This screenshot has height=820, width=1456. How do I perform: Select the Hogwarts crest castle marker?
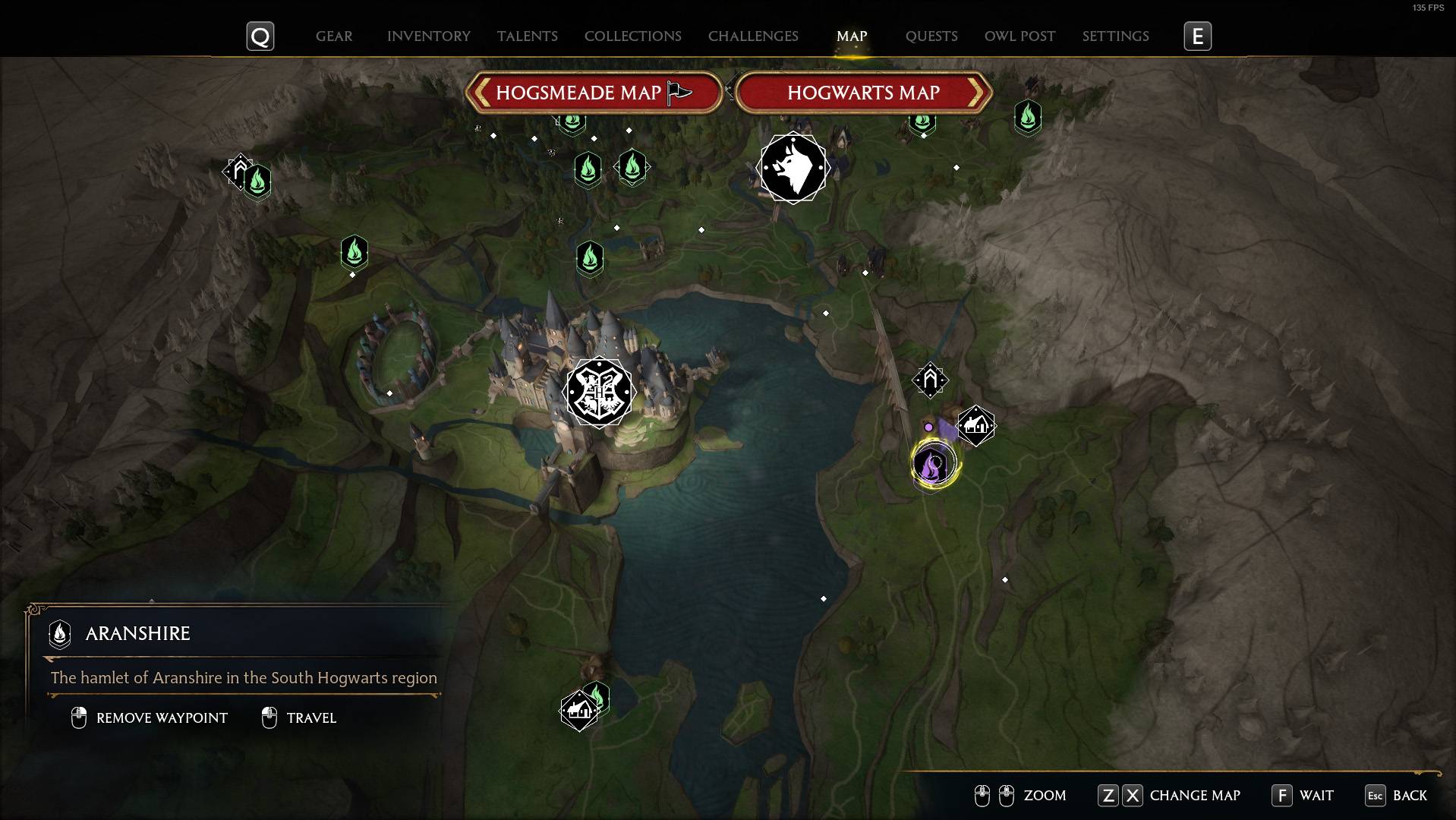coord(599,392)
